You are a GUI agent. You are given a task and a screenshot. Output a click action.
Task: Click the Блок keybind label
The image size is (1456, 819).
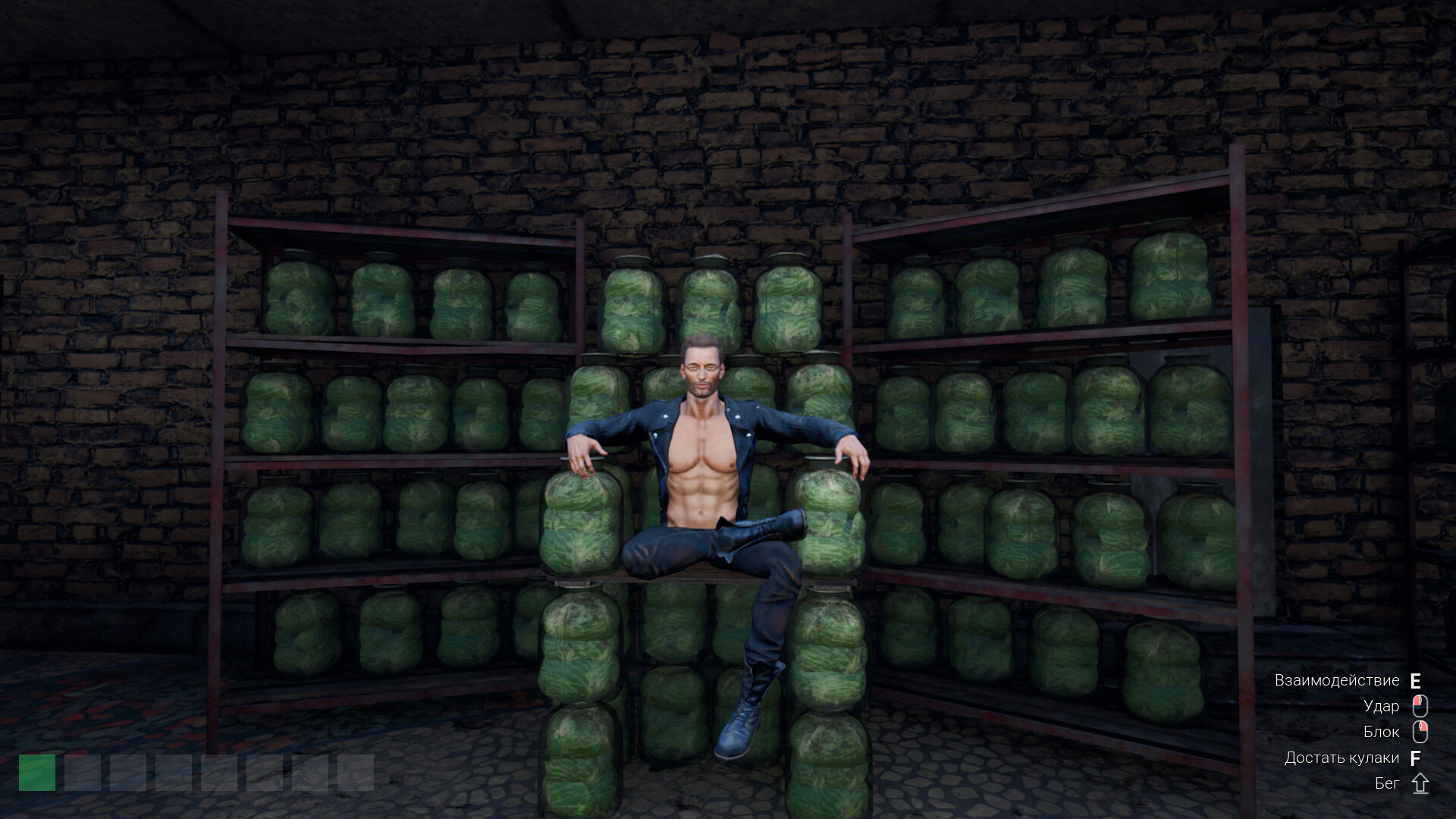[1382, 732]
